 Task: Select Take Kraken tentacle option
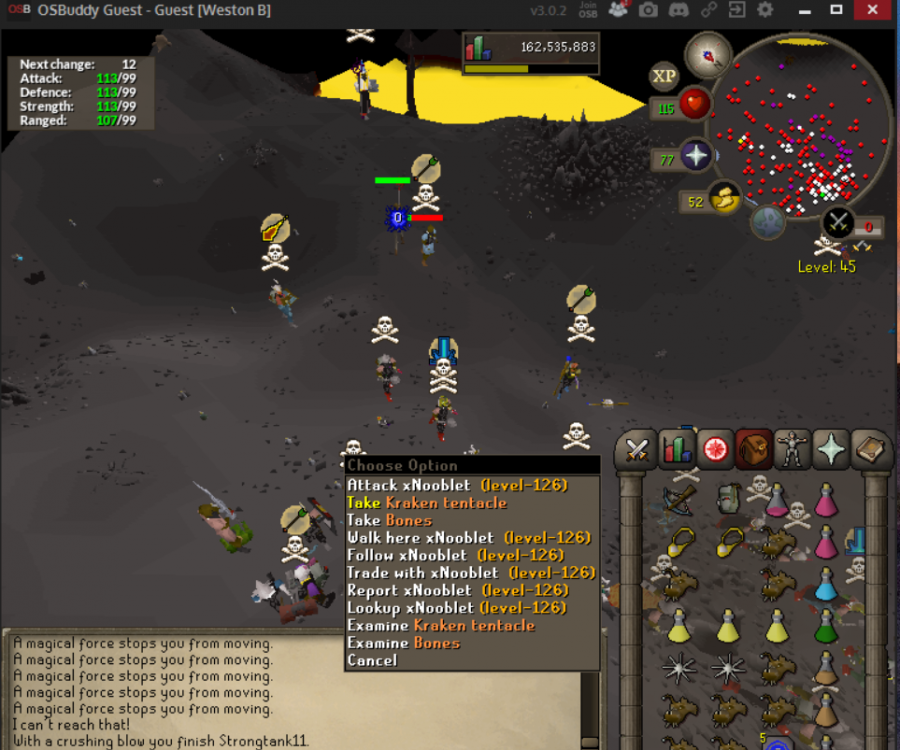point(427,503)
